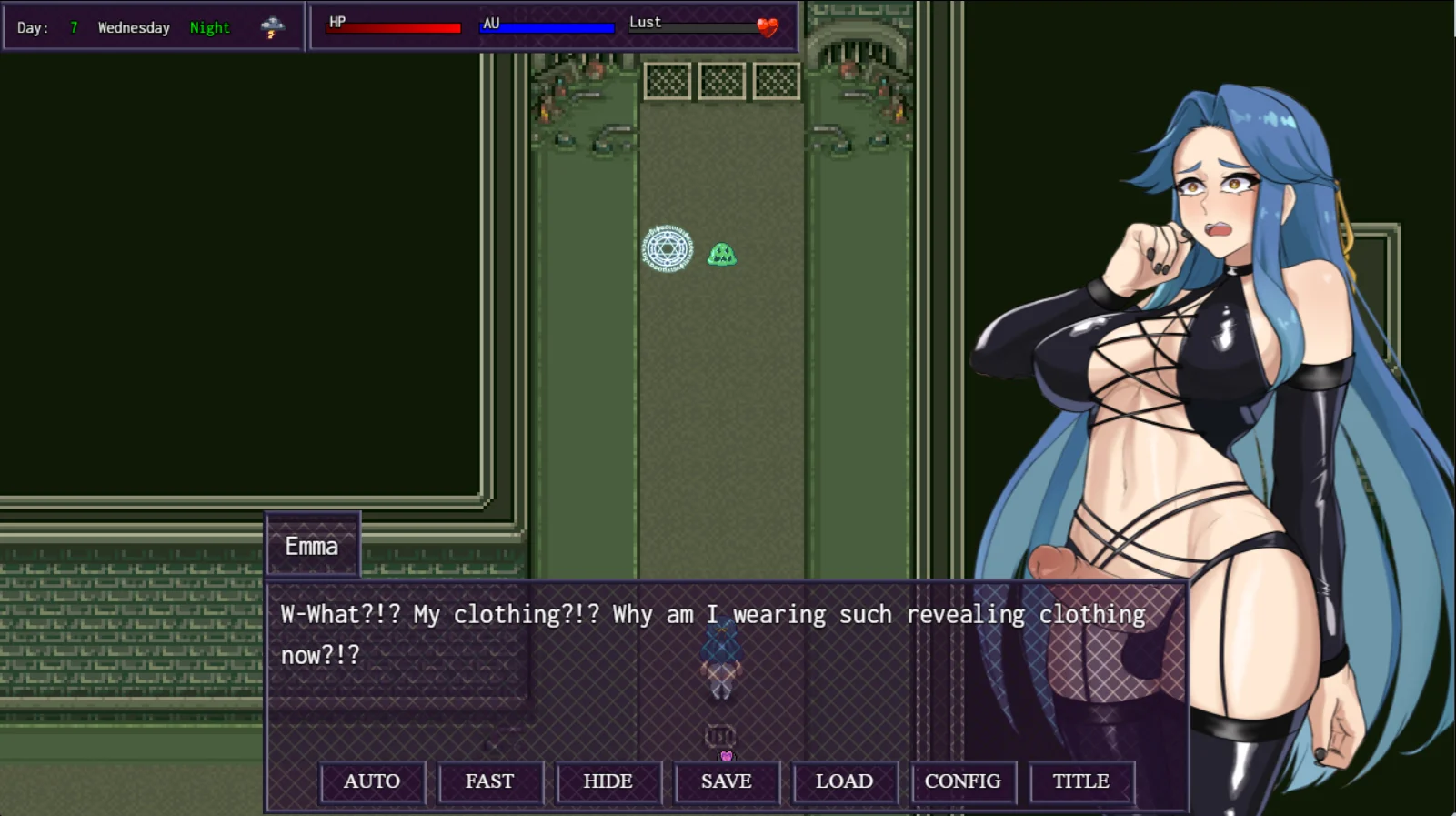Click the FAST forward button
The height and width of the screenshot is (816, 1456).
pos(489,781)
